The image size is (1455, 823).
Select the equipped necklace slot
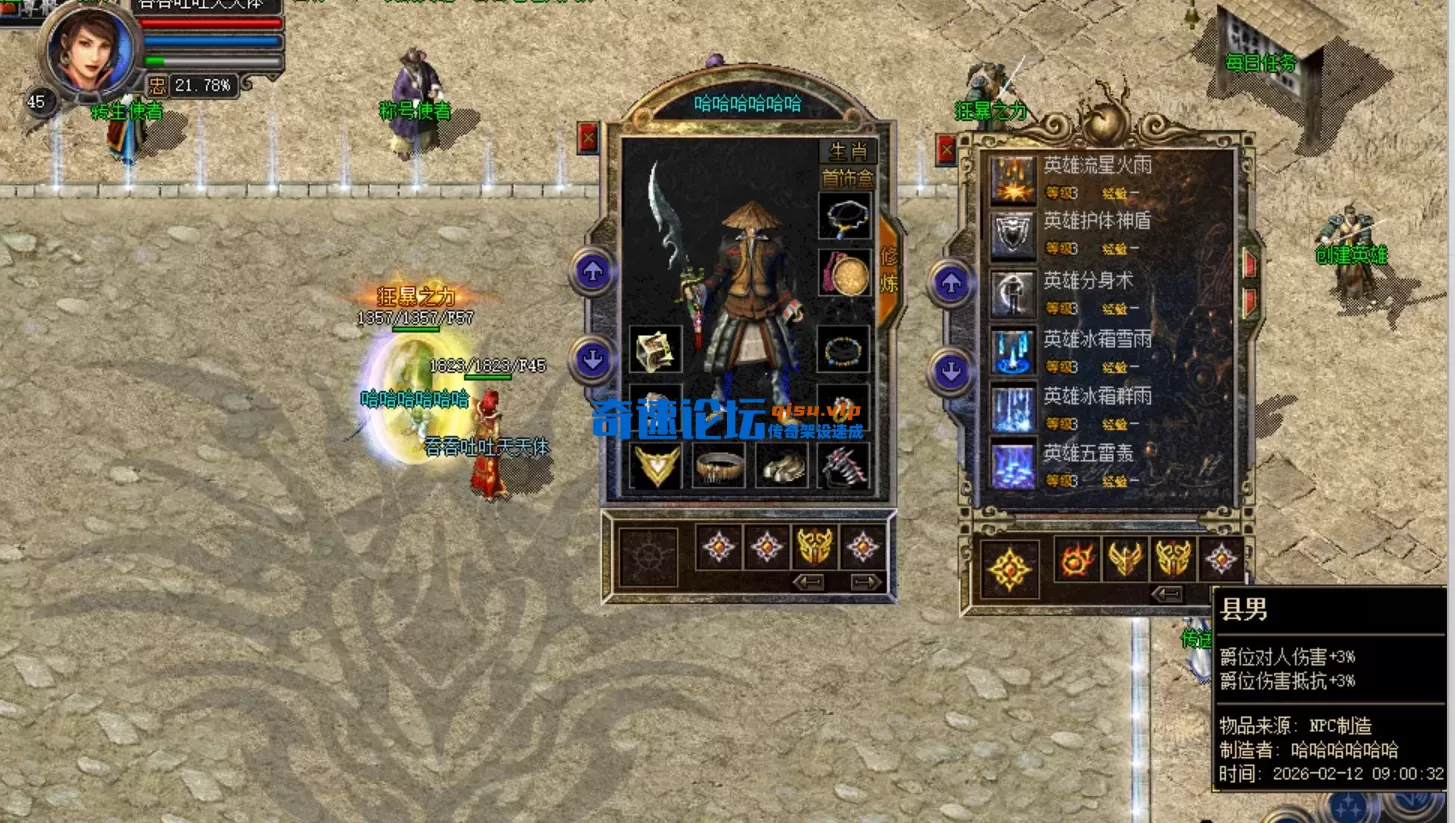845,216
